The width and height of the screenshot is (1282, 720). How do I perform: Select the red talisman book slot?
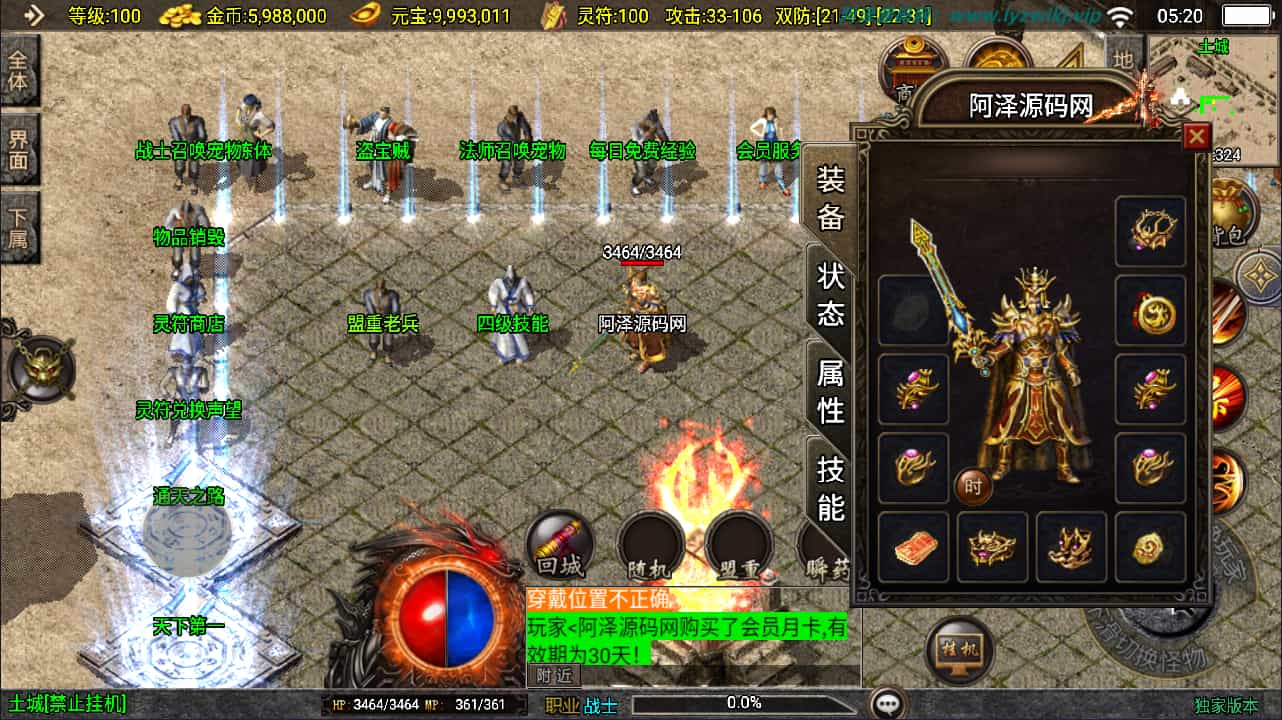[x=913, y=547]
